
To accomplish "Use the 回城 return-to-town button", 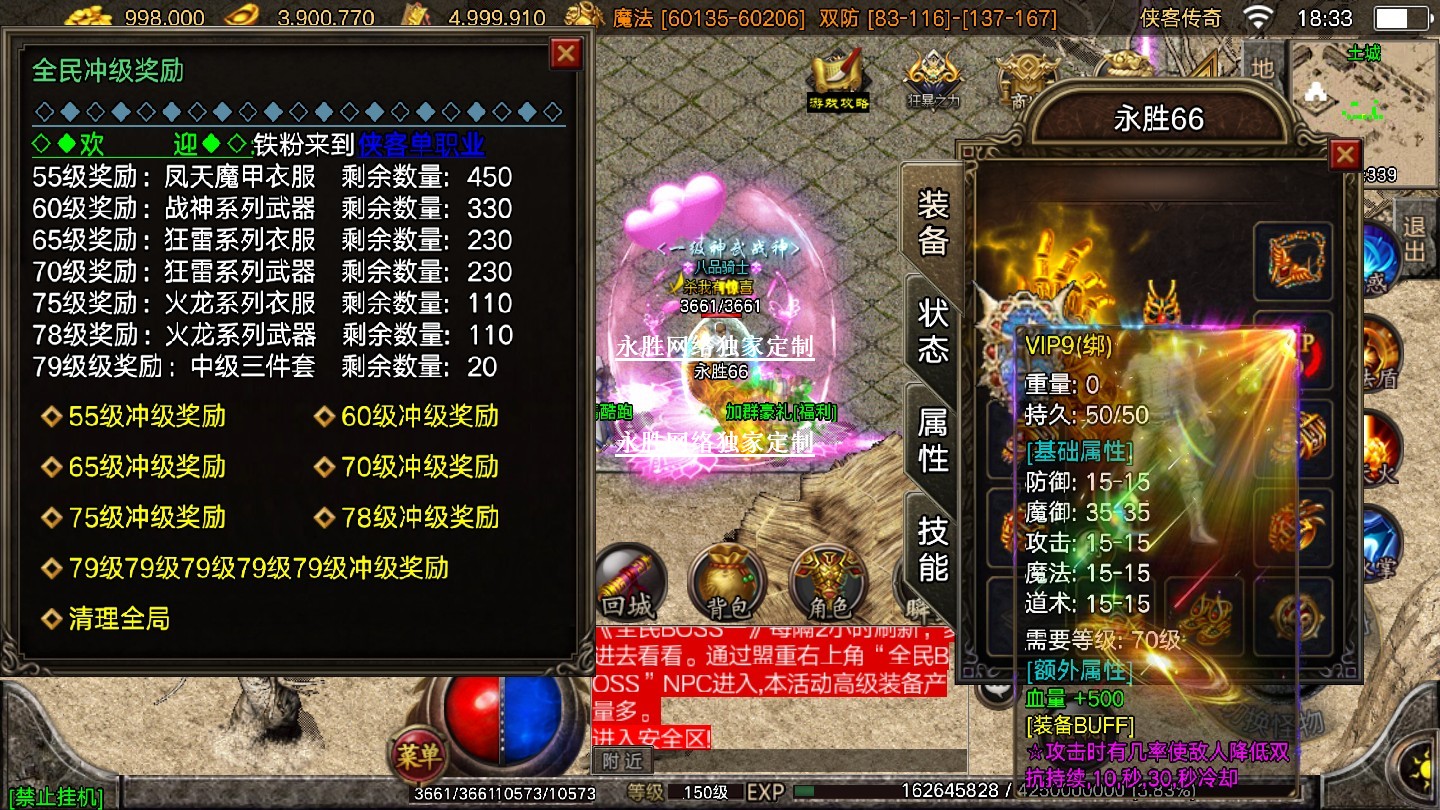I will coord(629,582).
